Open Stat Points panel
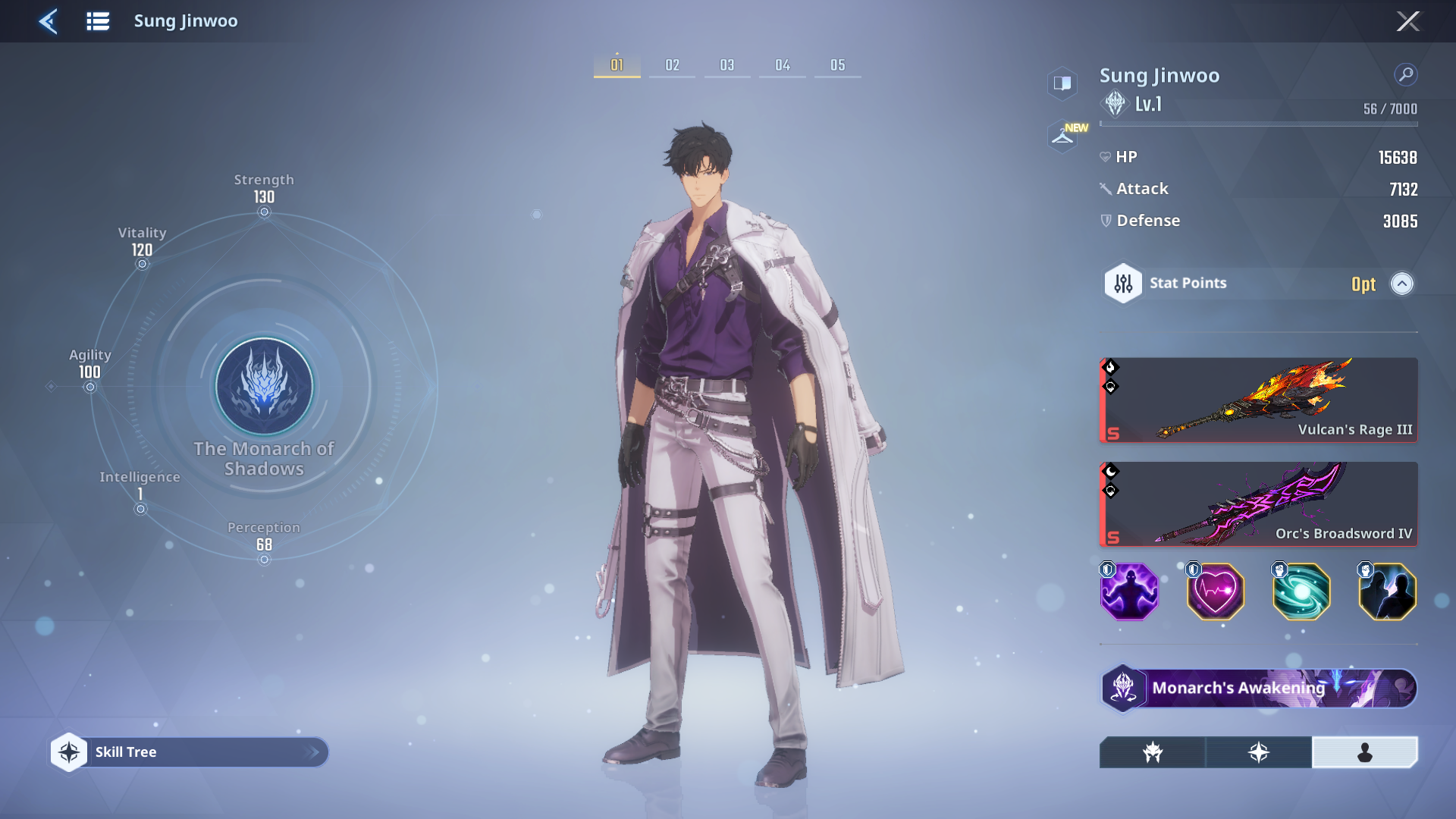Image resolution: width=1456 pixels, height=819 pixels. coord(1188,284)
